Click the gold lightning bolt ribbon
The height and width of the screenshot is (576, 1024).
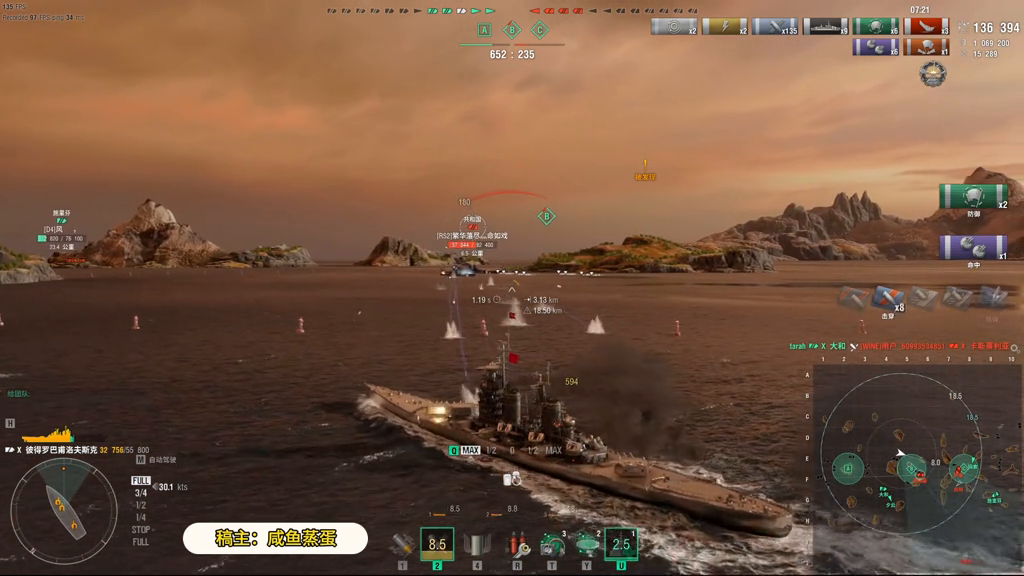pyautogui.click(x=725, y=27)
